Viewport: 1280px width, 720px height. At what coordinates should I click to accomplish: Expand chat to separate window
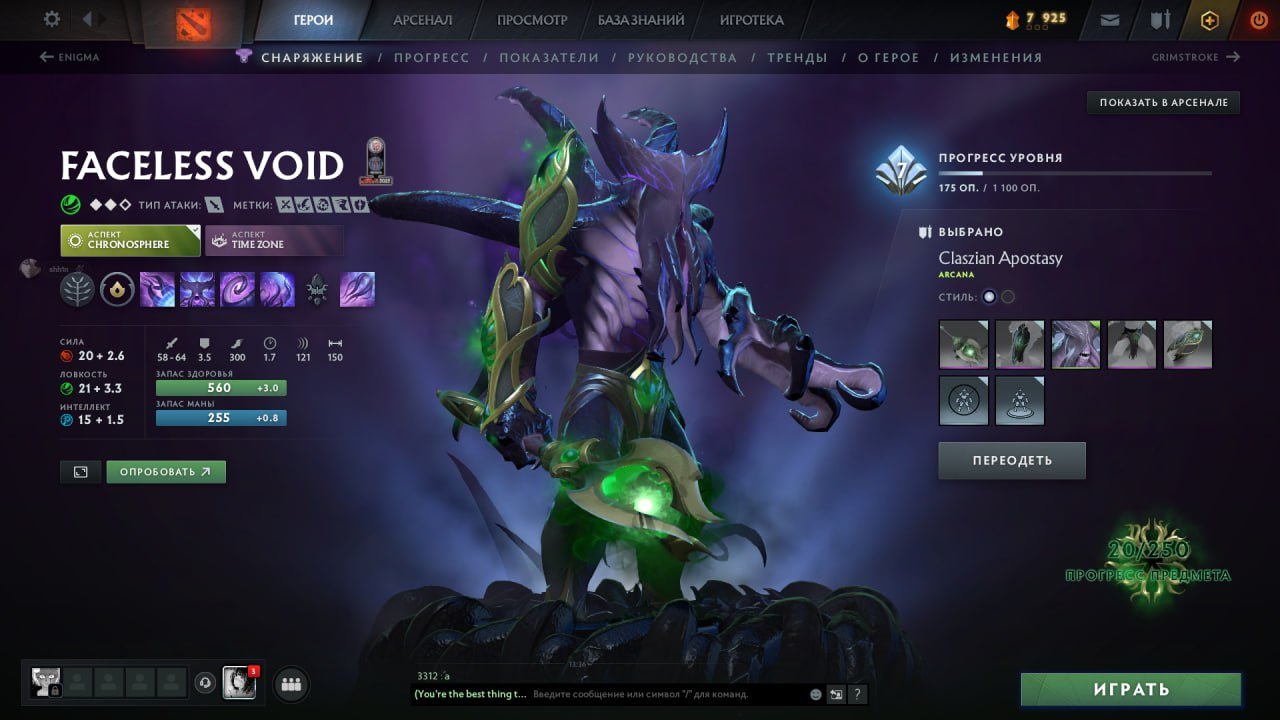click(x=836, y=694)
